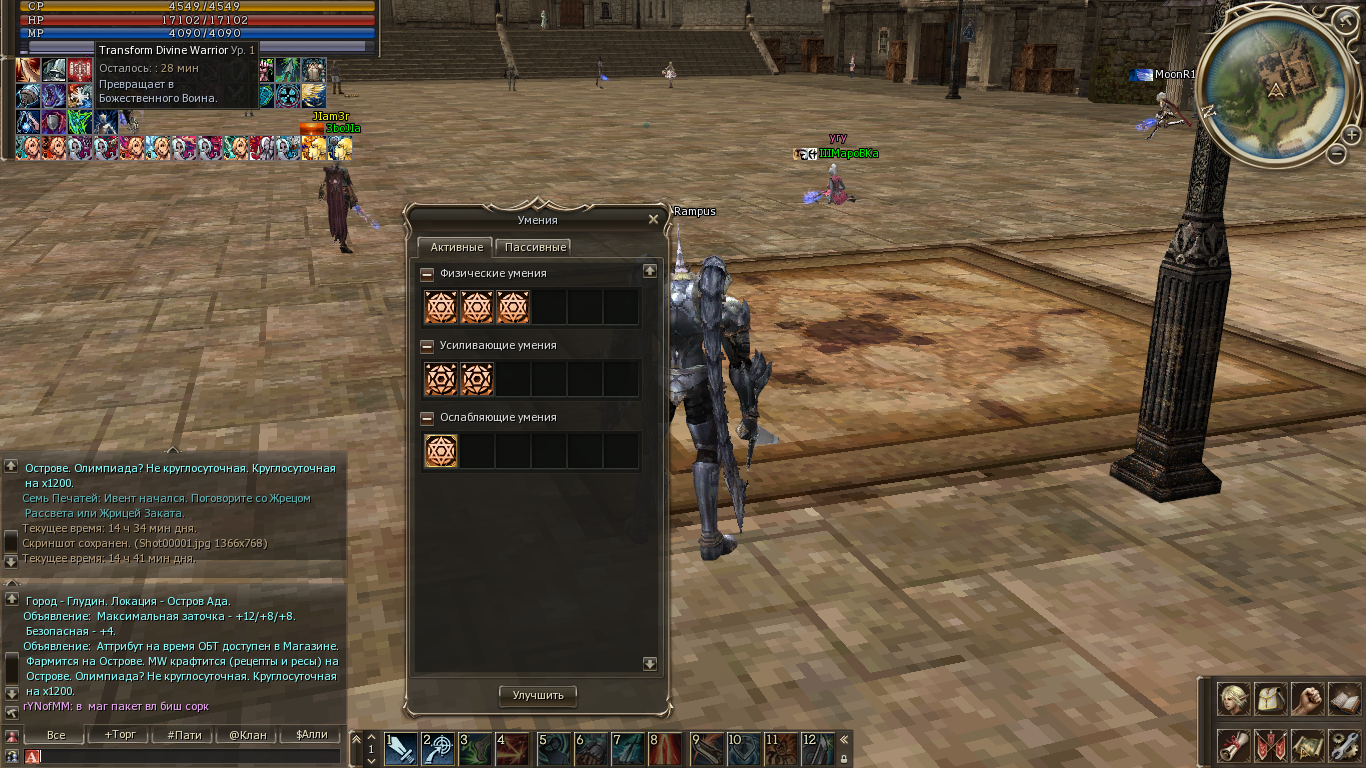Select the skill icon under Ослабляющие умения

pyautogui.click(x=441, y=451)
